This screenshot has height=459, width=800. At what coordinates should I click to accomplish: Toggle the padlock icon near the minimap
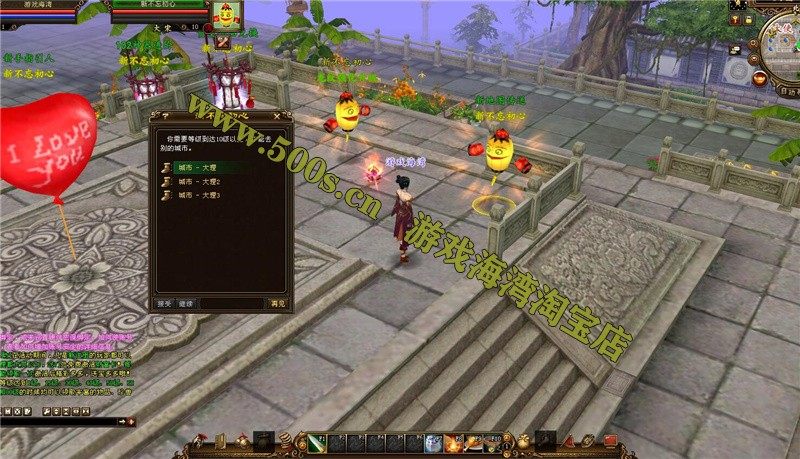[x=749, y=19]
